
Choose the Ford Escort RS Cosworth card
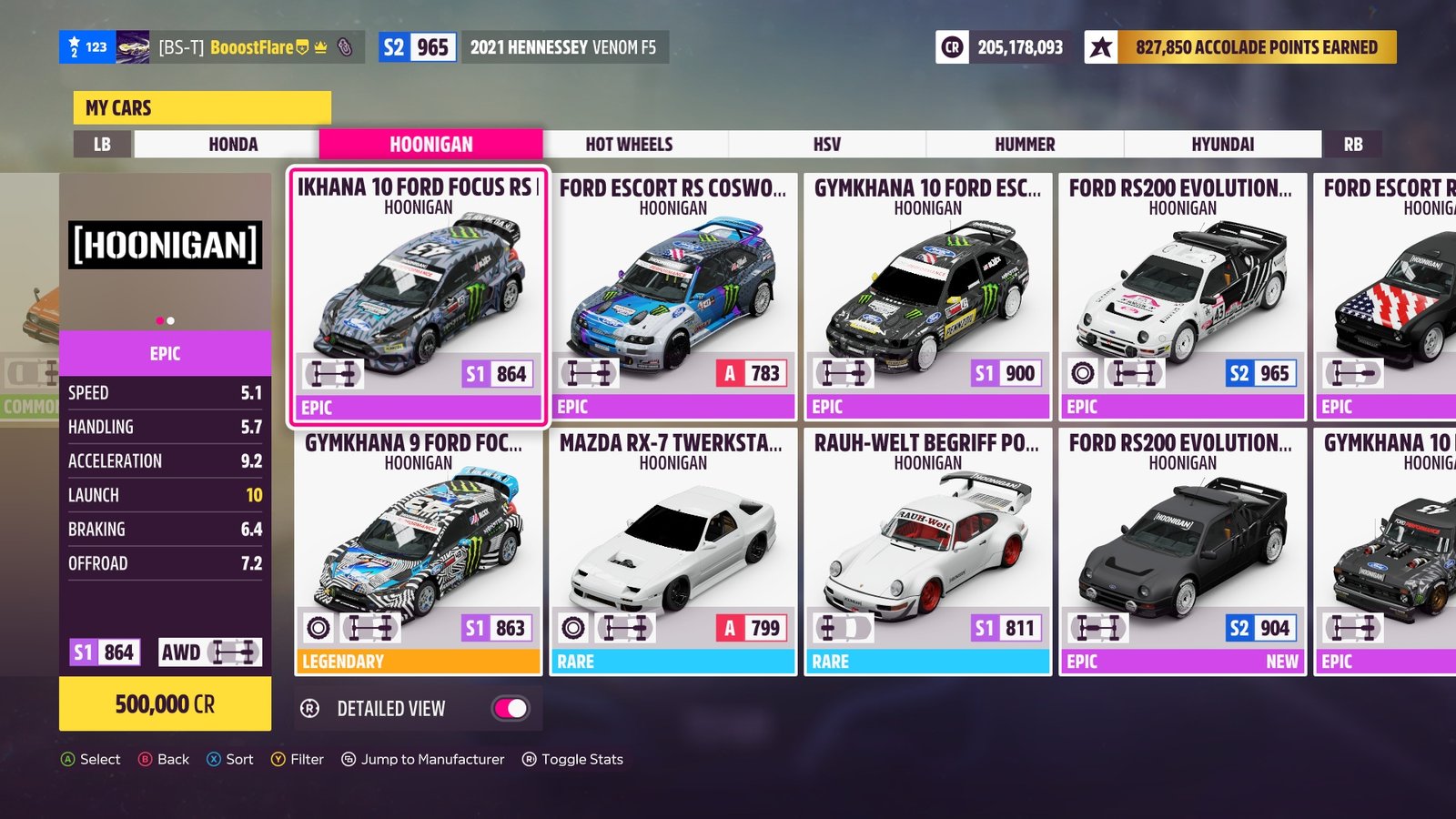coord(672,296)
